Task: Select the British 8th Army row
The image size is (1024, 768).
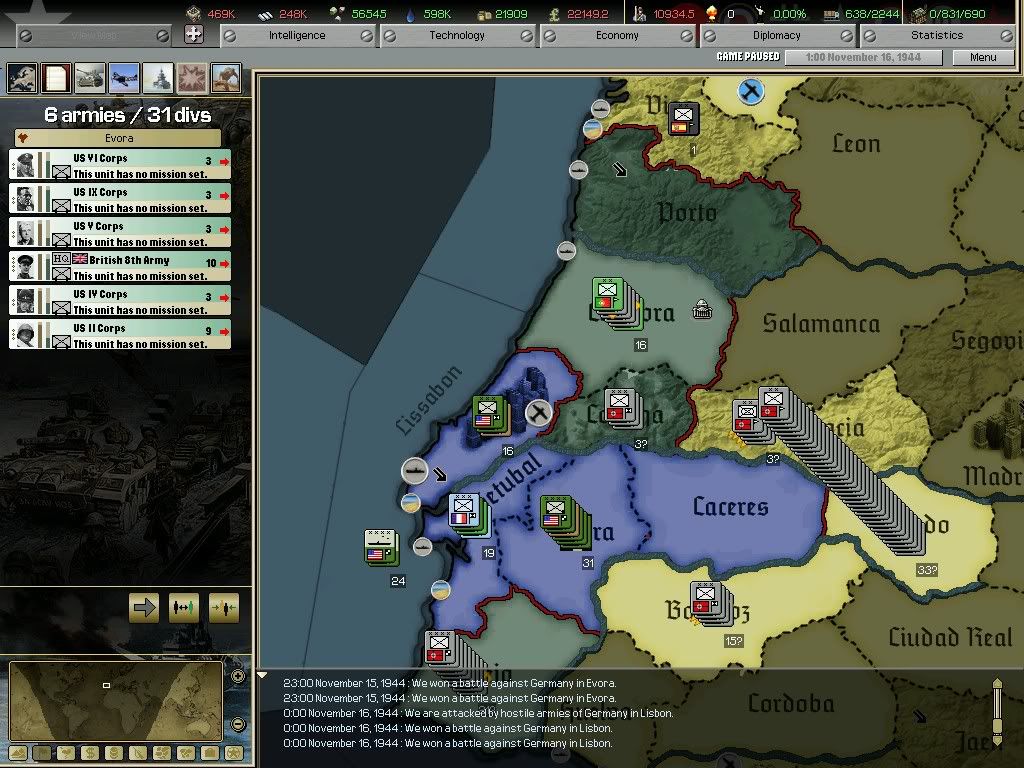Action: tap(120, 267)
